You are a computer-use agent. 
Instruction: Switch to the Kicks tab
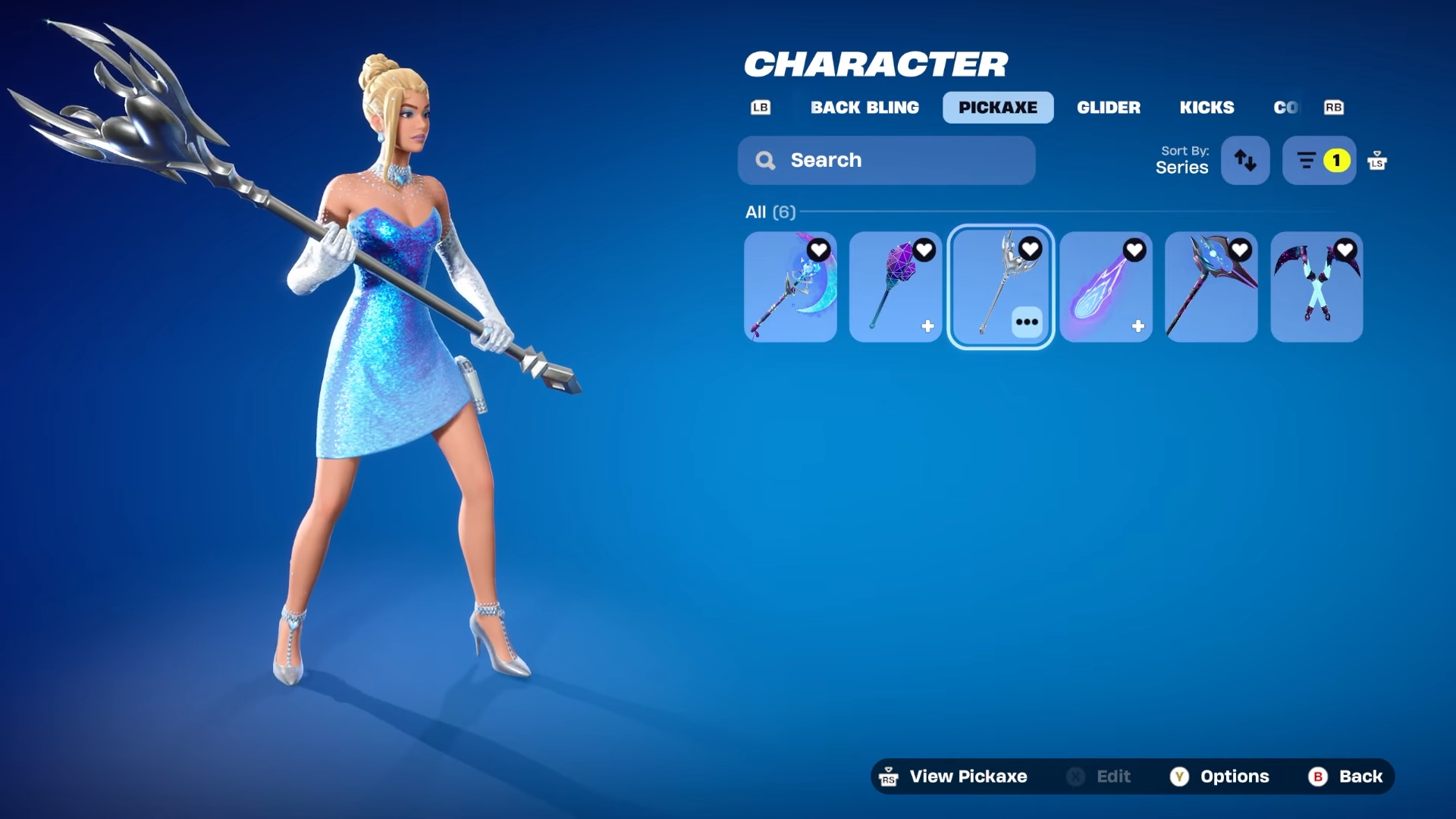(1207, 108)
